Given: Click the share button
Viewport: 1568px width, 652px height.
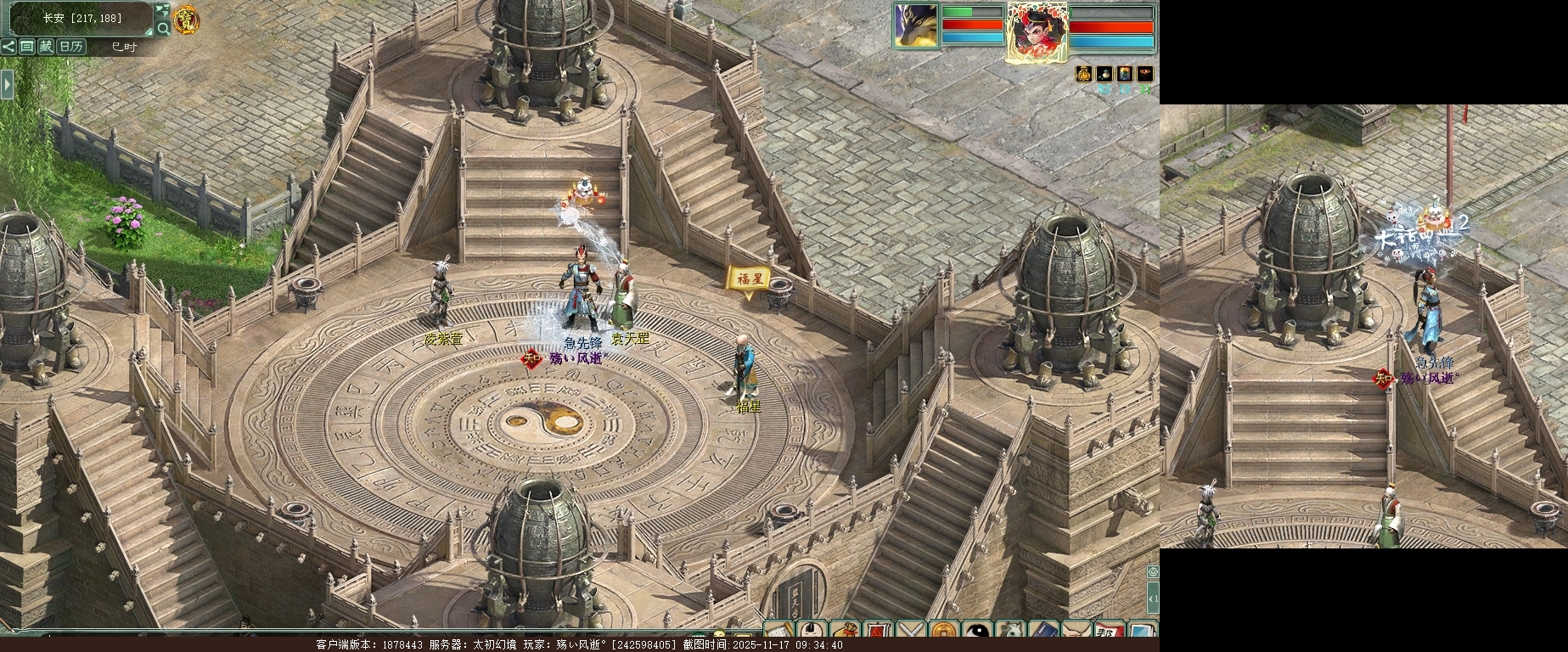Looking at the screenshot, I should tap(8, 47).
